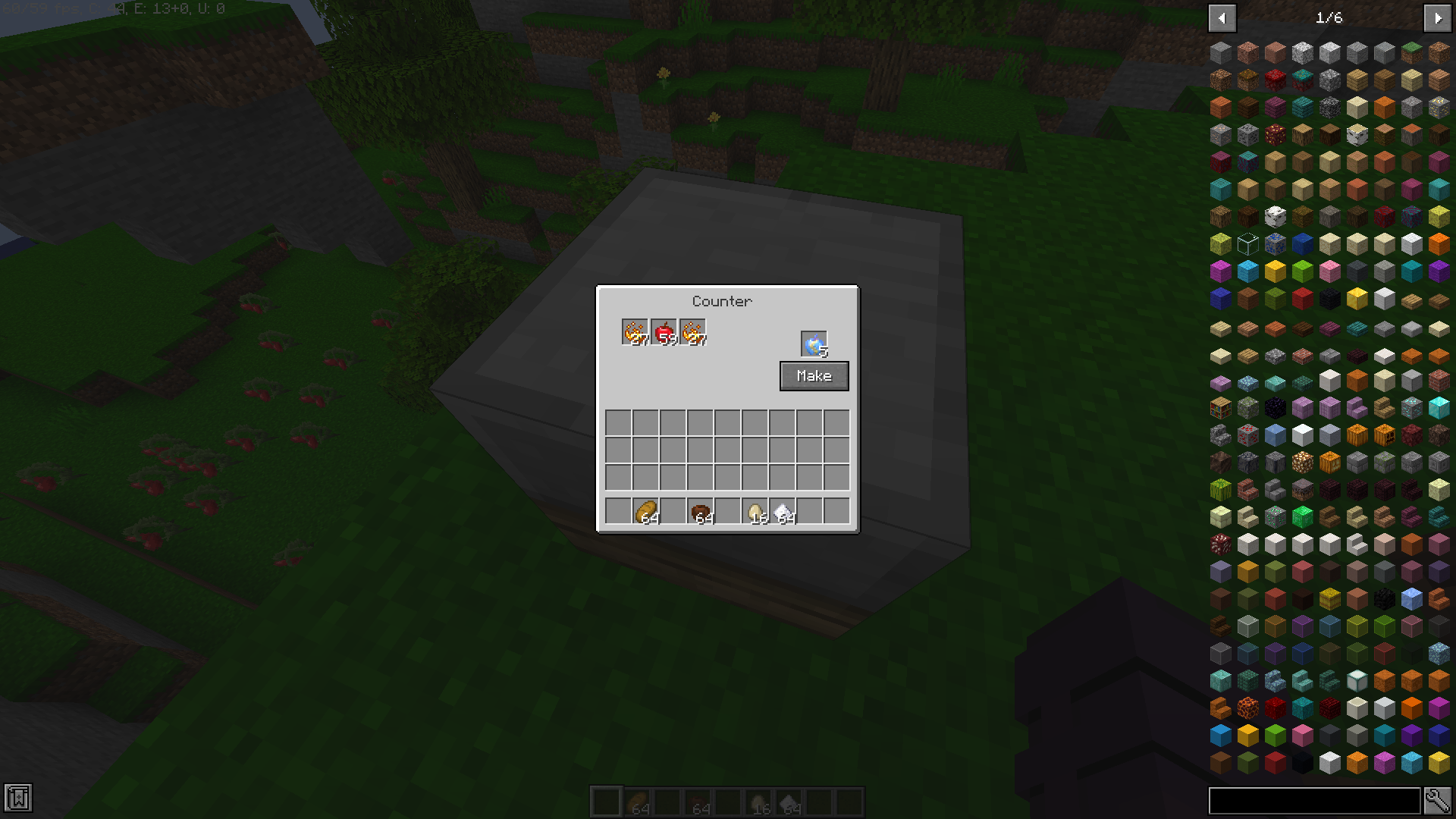Select the first flaming ingredient in Counter
1456x819 pixels.
tap(633, 331)
